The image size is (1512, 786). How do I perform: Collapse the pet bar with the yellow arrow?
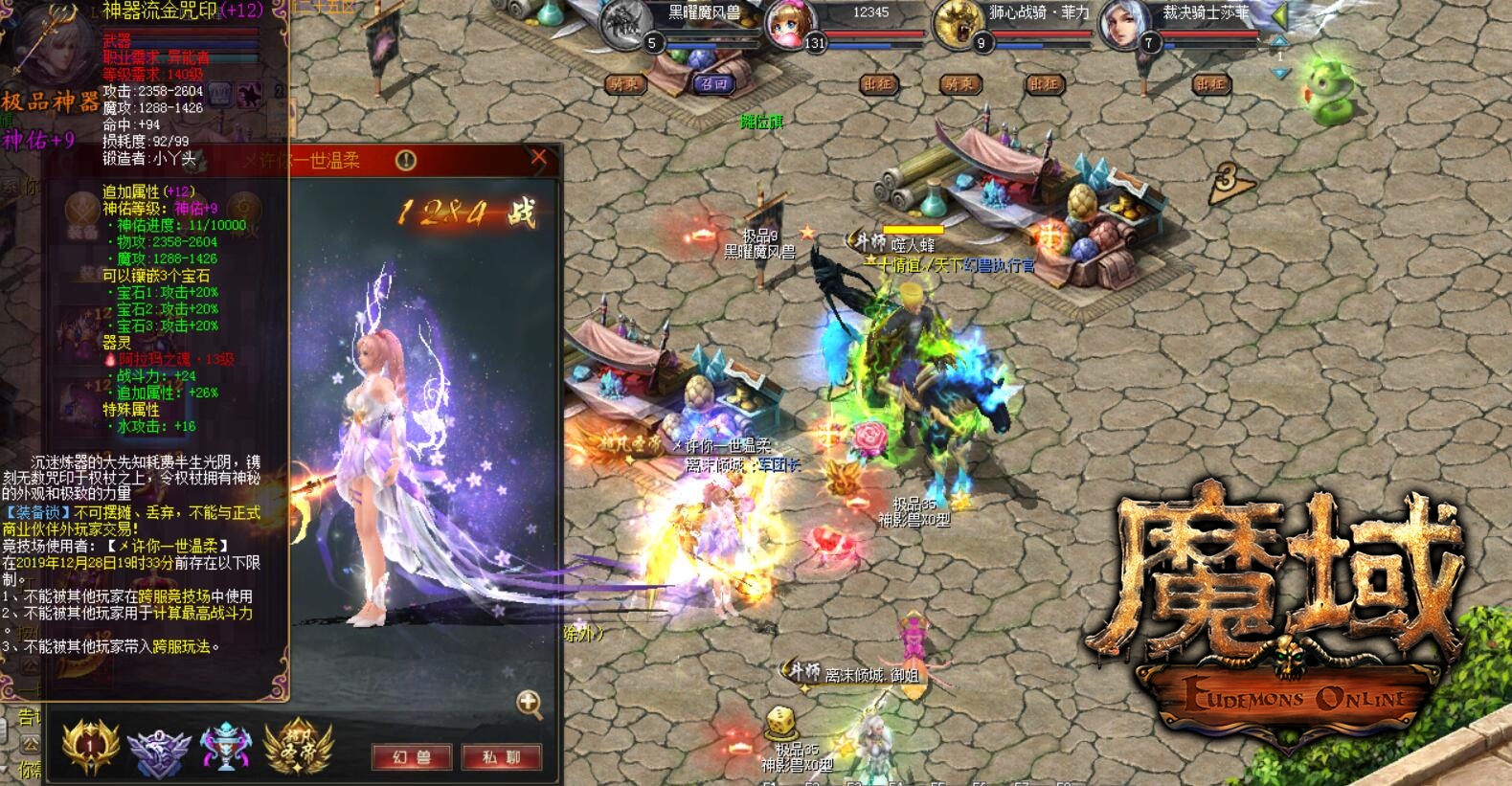(1280, 16)
